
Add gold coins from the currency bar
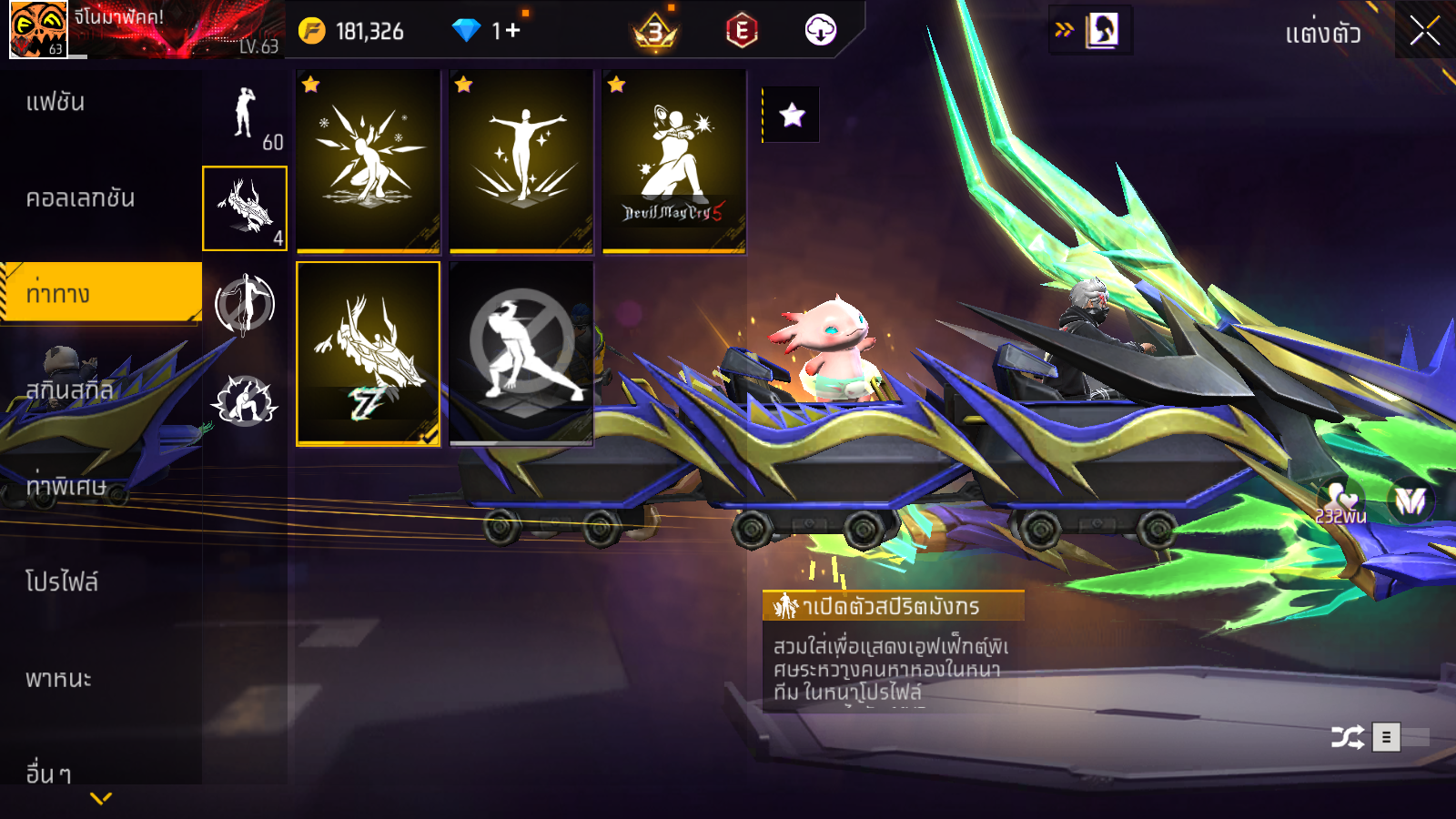(311, 31)
